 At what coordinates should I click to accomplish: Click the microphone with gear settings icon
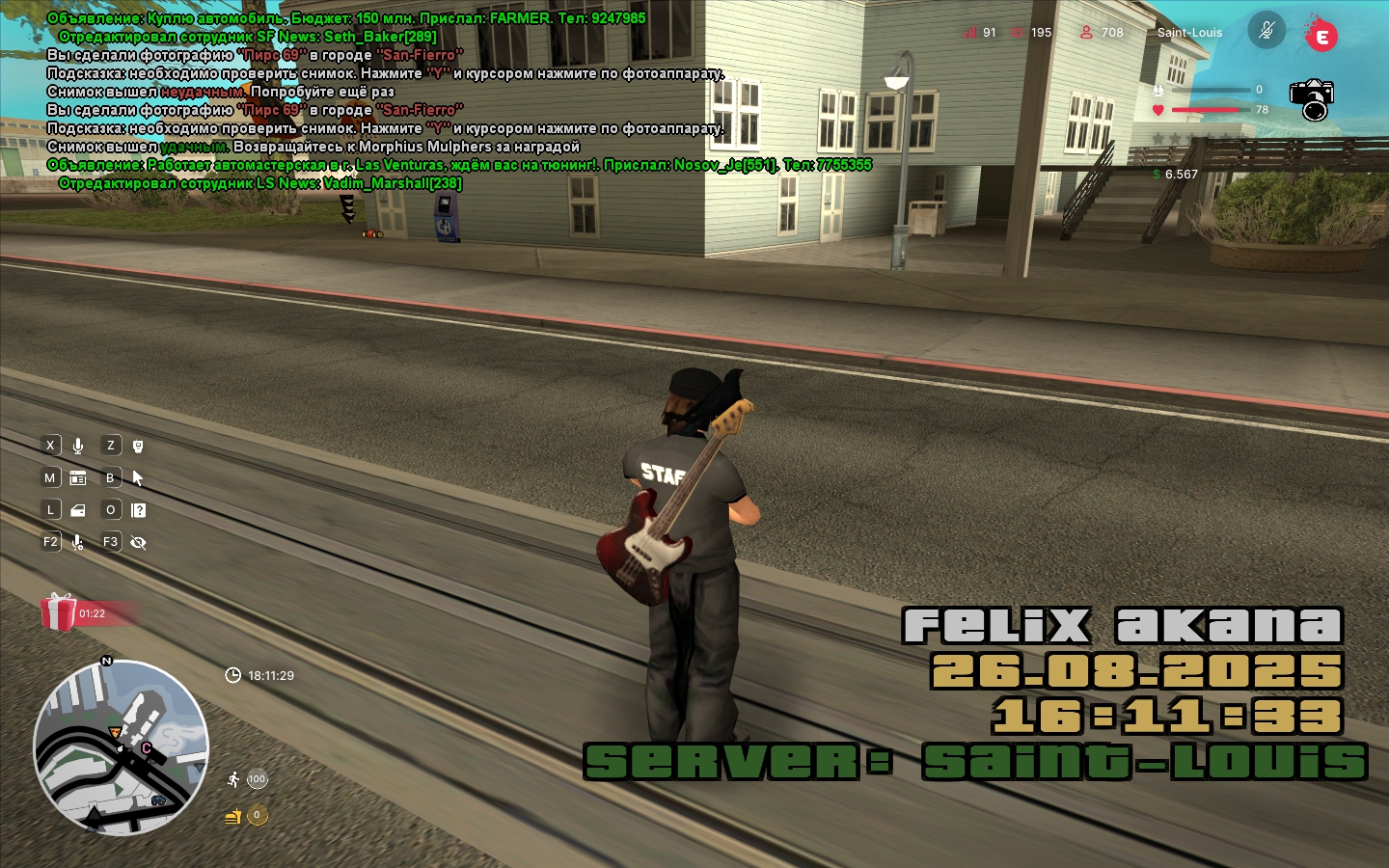coord(78,543)
